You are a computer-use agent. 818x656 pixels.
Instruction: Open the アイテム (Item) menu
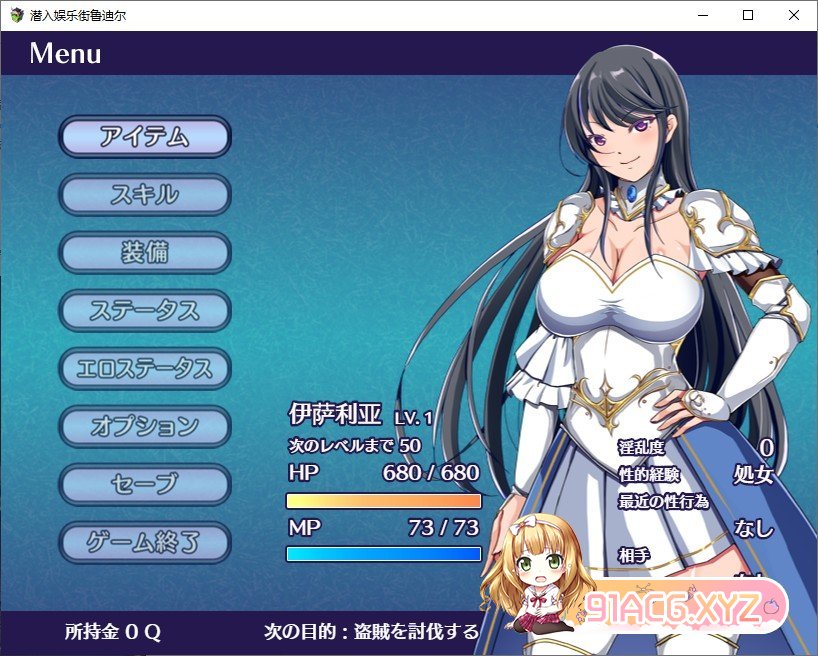click(145, 137)
